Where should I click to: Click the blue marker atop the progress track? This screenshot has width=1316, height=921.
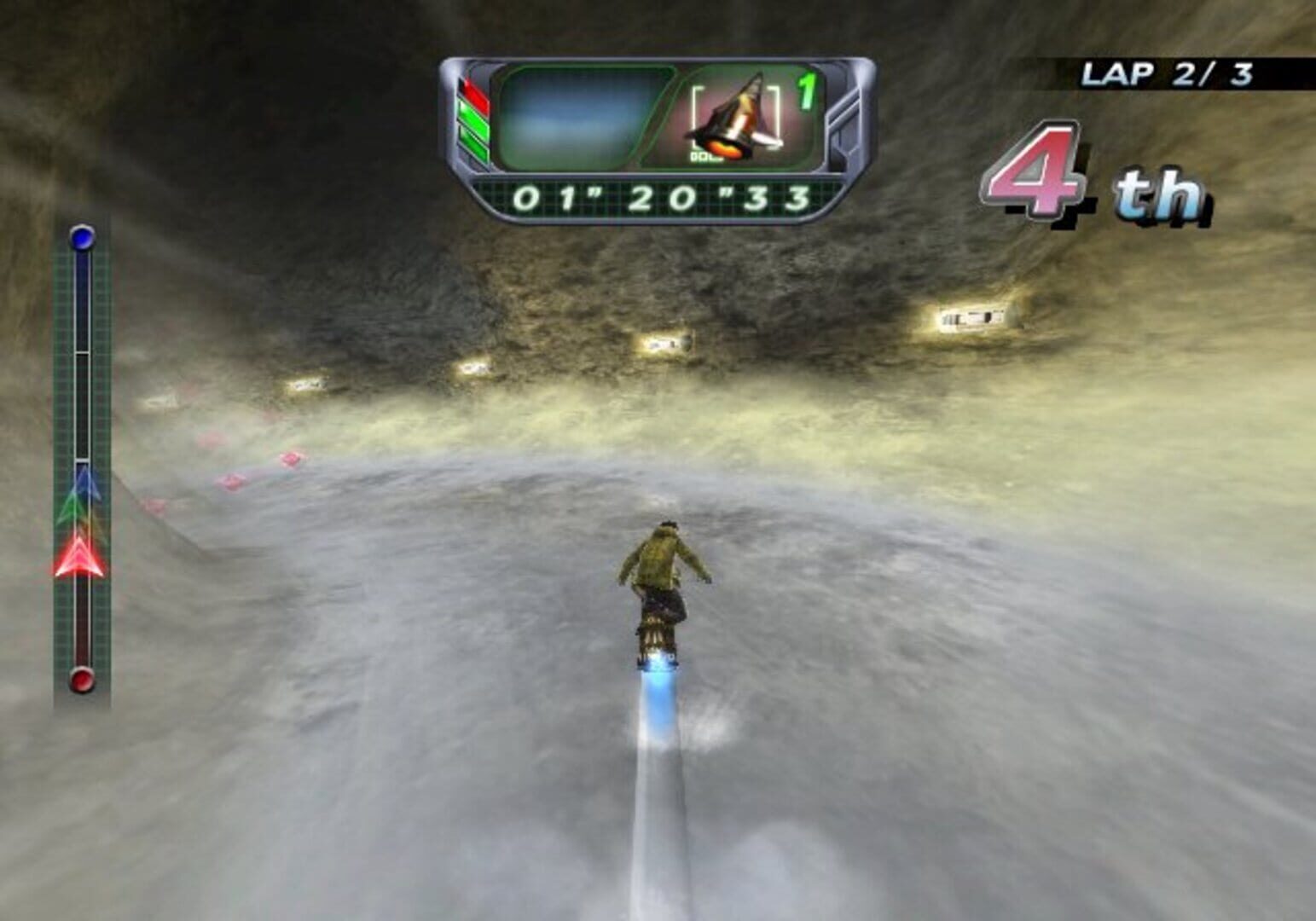pos(81,238)
